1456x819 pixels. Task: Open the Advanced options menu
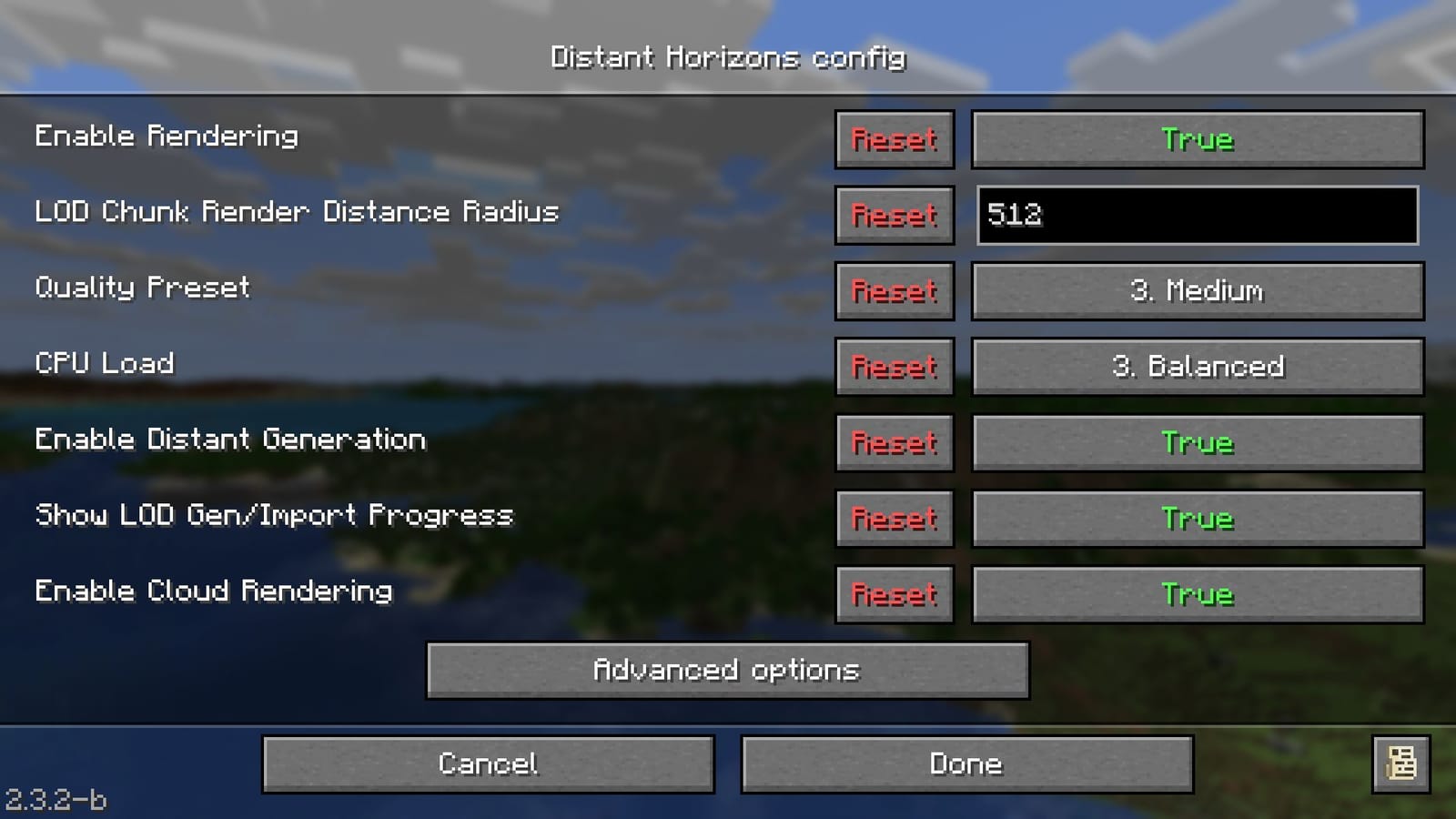(725, 671)
